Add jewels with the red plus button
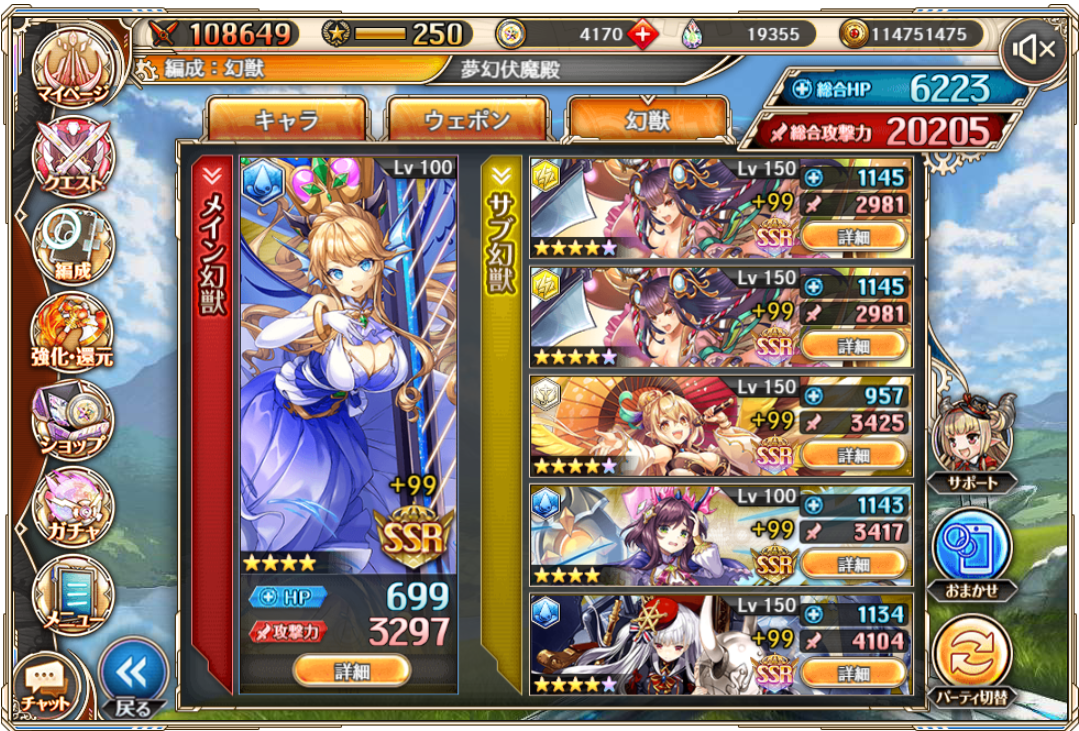Image resolution: width=1079 pixels, height=731 pixels. pyautogui.click(x=641, y=35)
